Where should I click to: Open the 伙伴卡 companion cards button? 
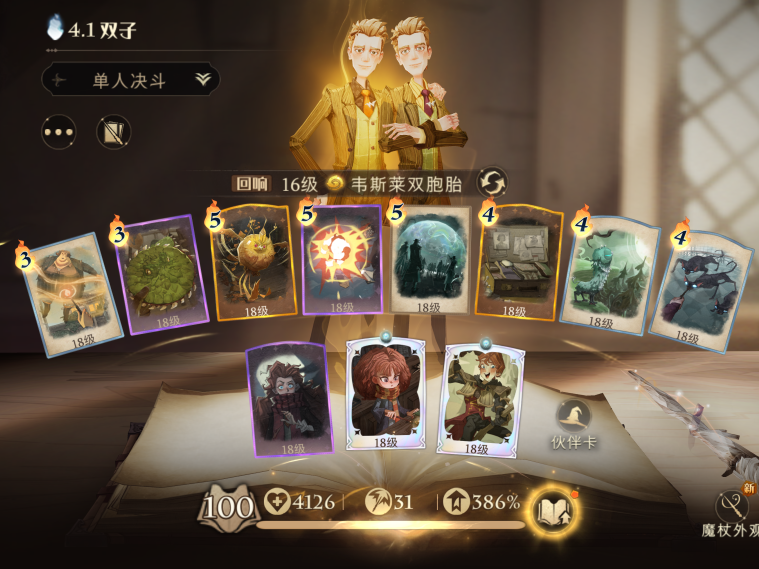click(x=573, y=420)
